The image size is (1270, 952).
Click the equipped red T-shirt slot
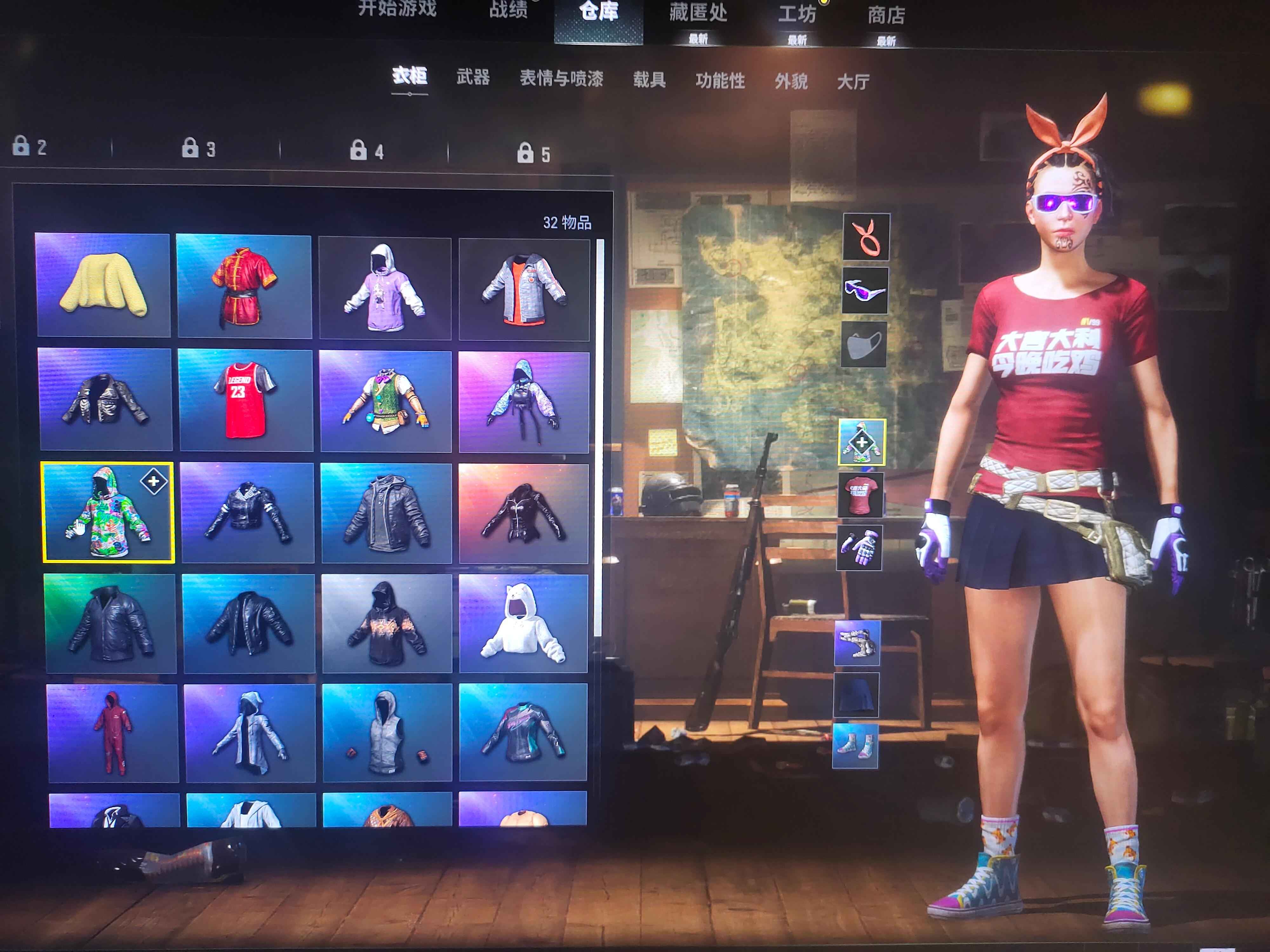pyautogui.click(x=860, y=495)
